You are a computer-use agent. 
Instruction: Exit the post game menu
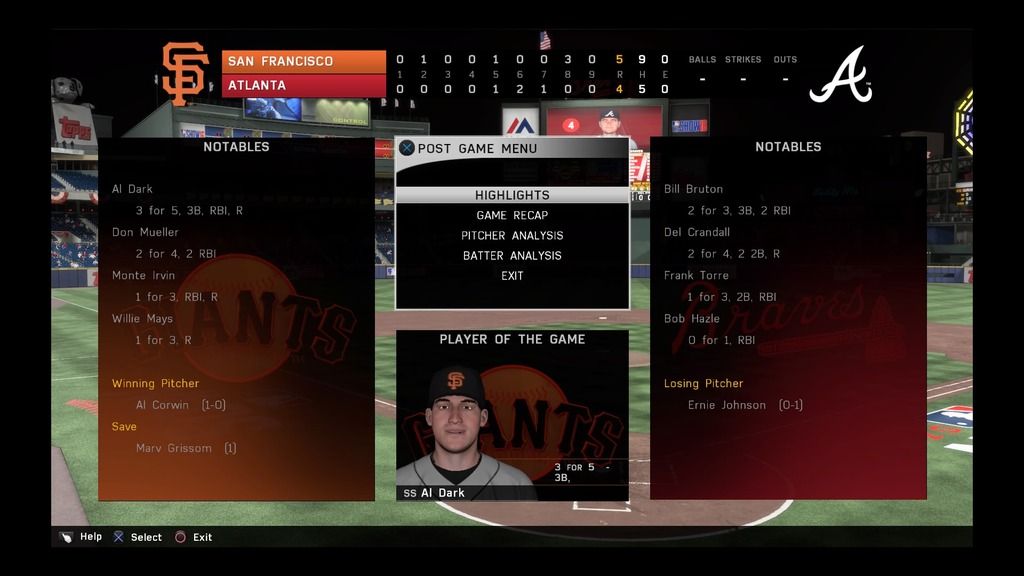(512, 276)
